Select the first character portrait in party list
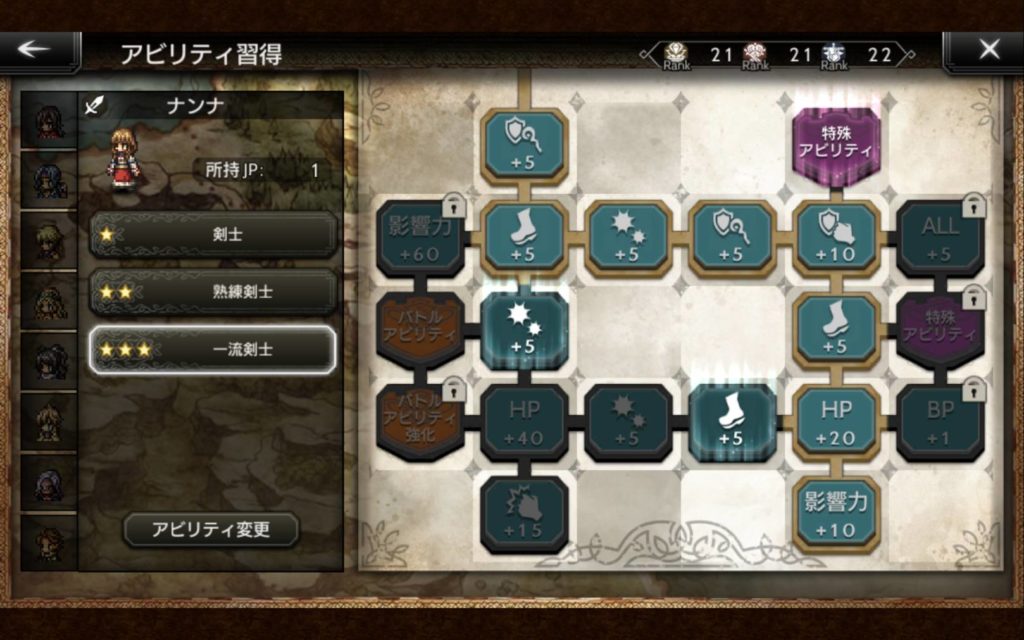 [x=49, y=122]
